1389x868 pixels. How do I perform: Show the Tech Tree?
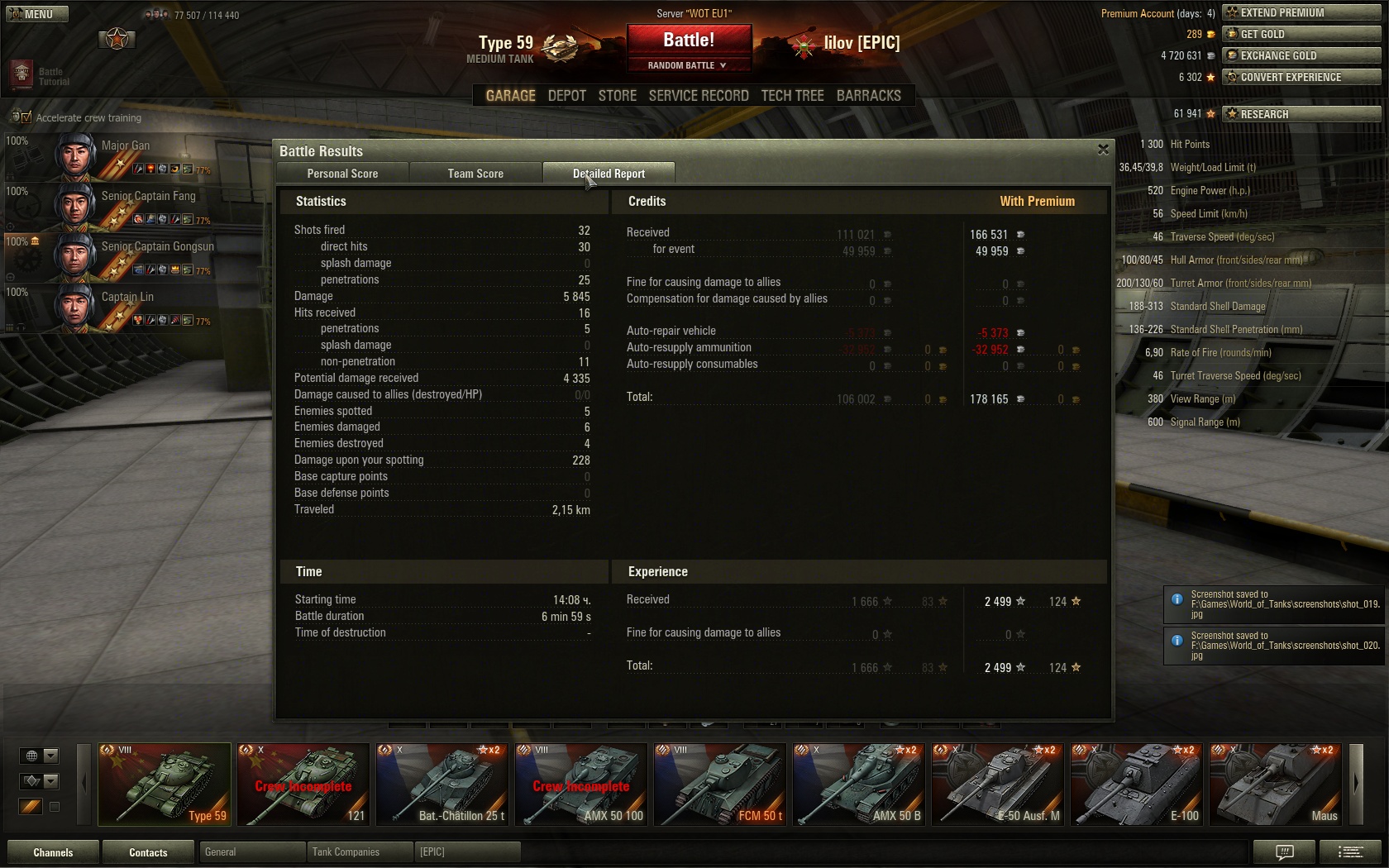[x=792, y=96]
